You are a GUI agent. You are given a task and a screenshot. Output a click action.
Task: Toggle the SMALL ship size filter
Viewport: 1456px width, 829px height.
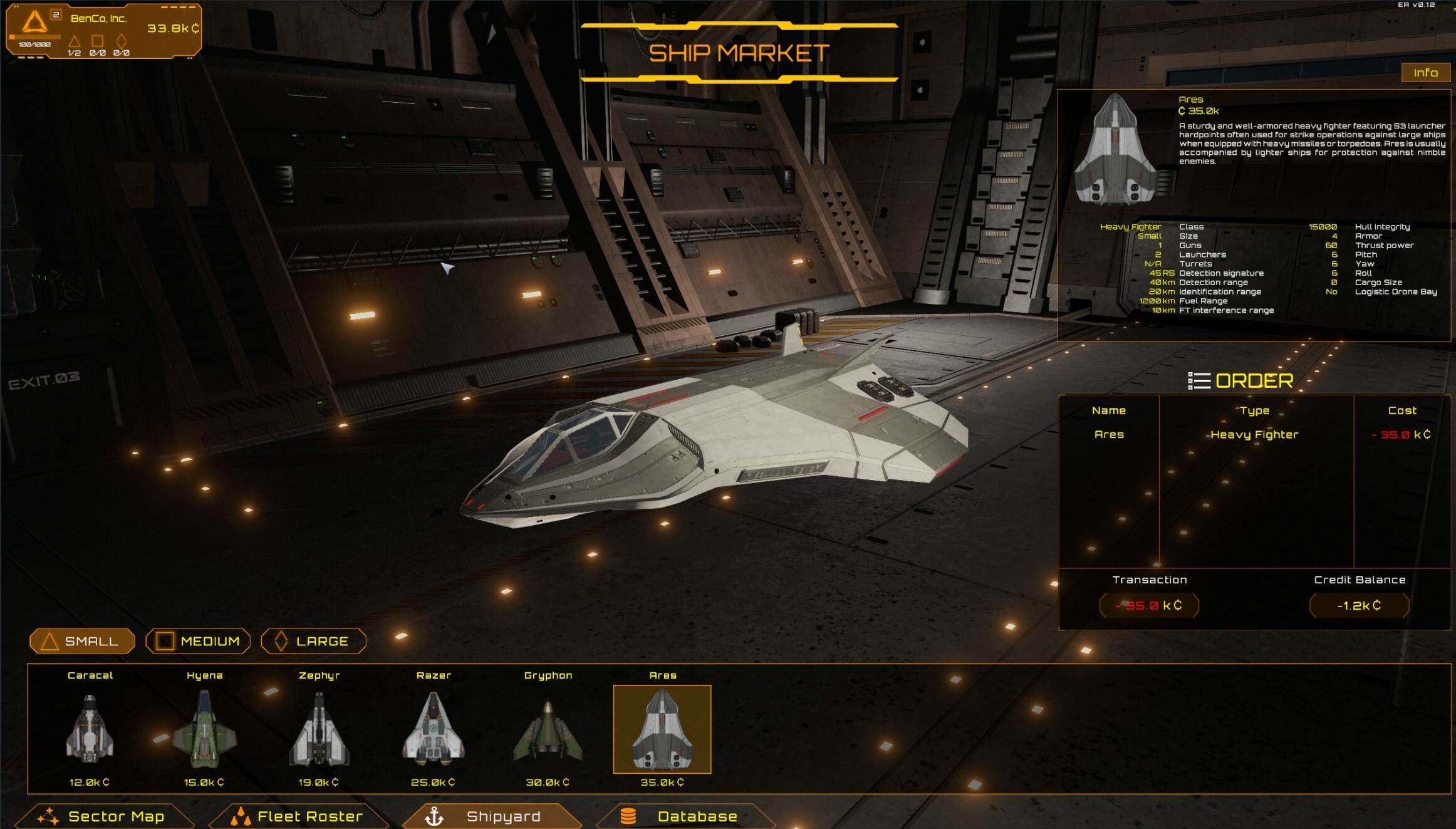tap(82, 641)
